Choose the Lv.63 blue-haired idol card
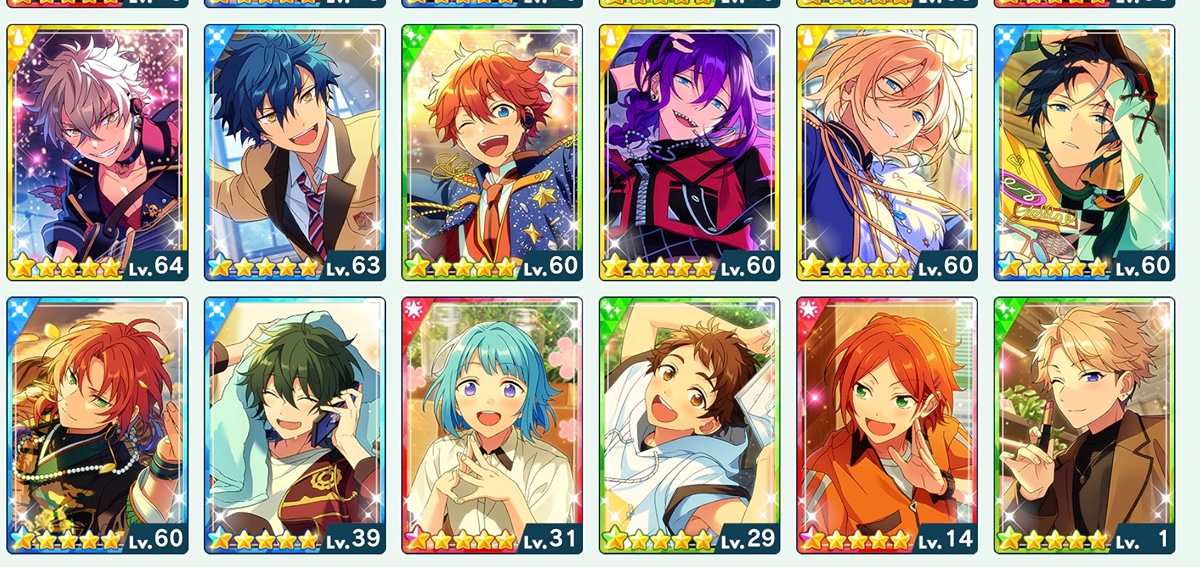 [295, 152]
